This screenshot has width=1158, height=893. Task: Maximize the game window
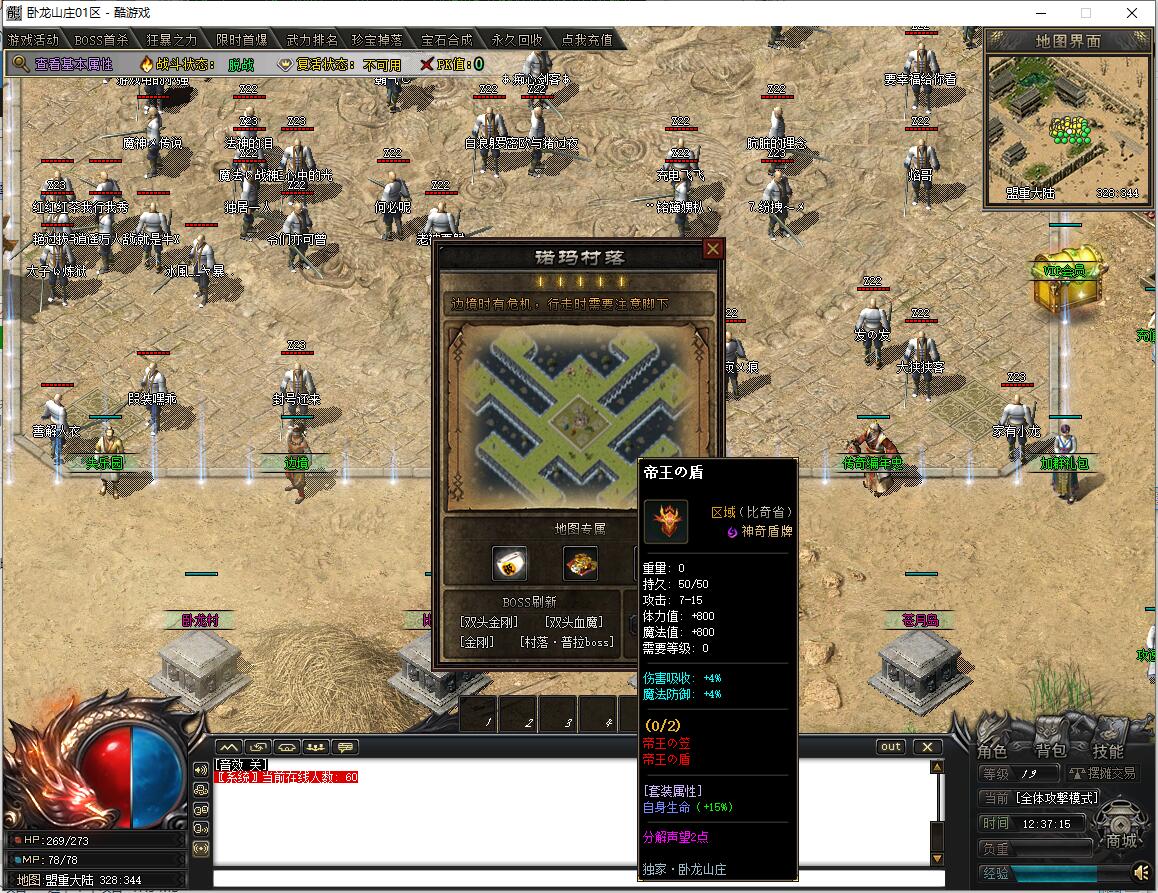click(x=1085, y=13)
